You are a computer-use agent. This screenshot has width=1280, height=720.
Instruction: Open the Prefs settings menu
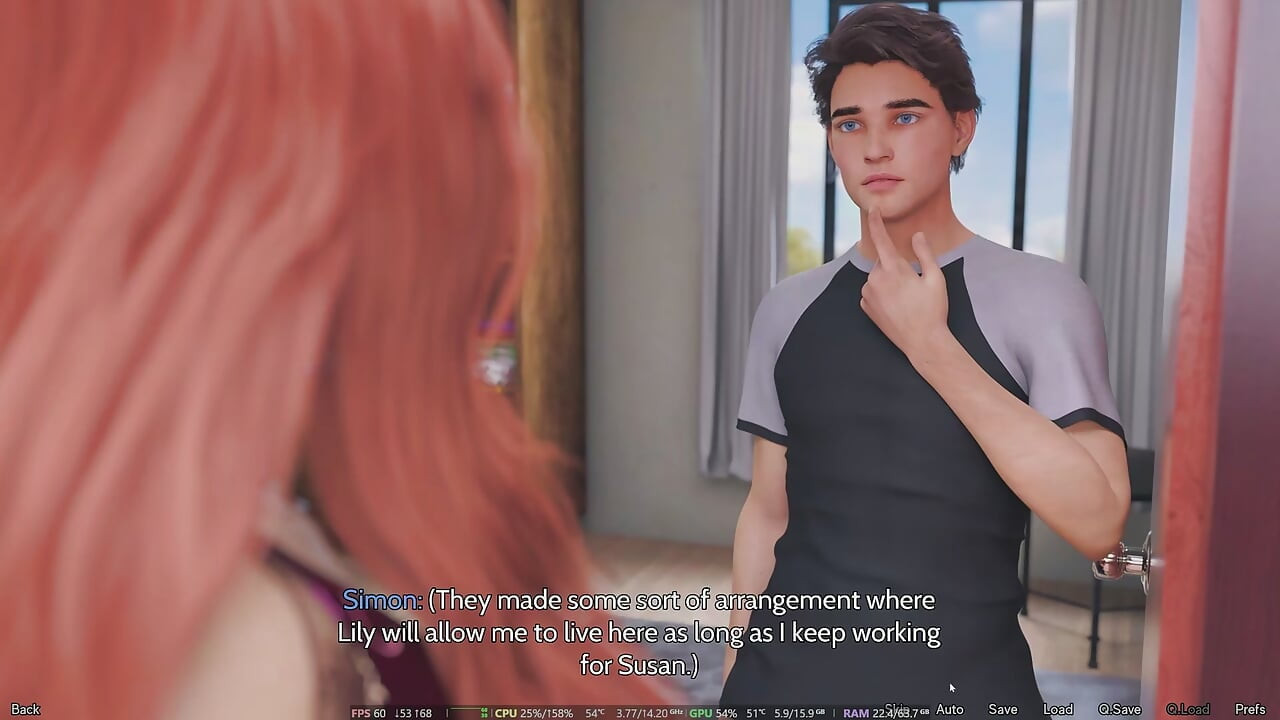(x=1250, y=708)
